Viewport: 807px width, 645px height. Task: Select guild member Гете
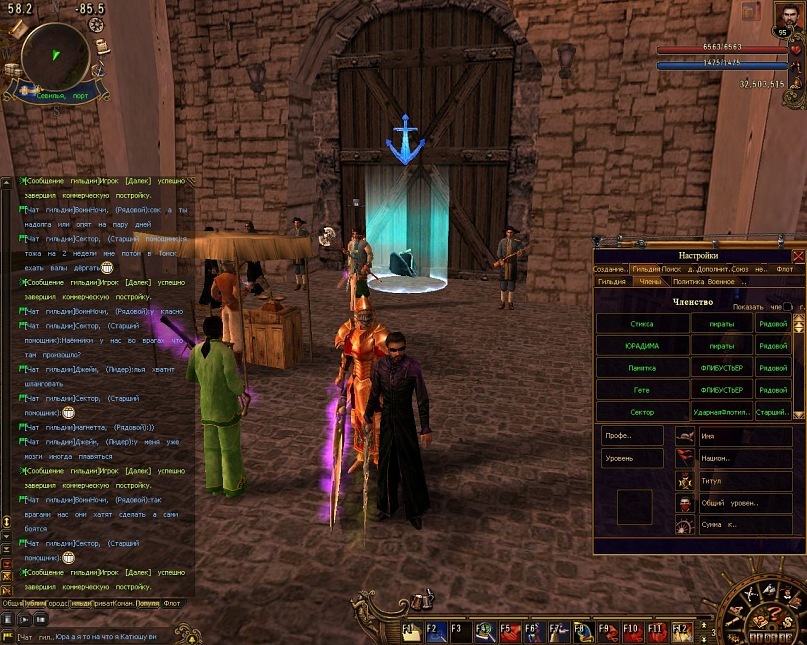click(x=642, y=389)
